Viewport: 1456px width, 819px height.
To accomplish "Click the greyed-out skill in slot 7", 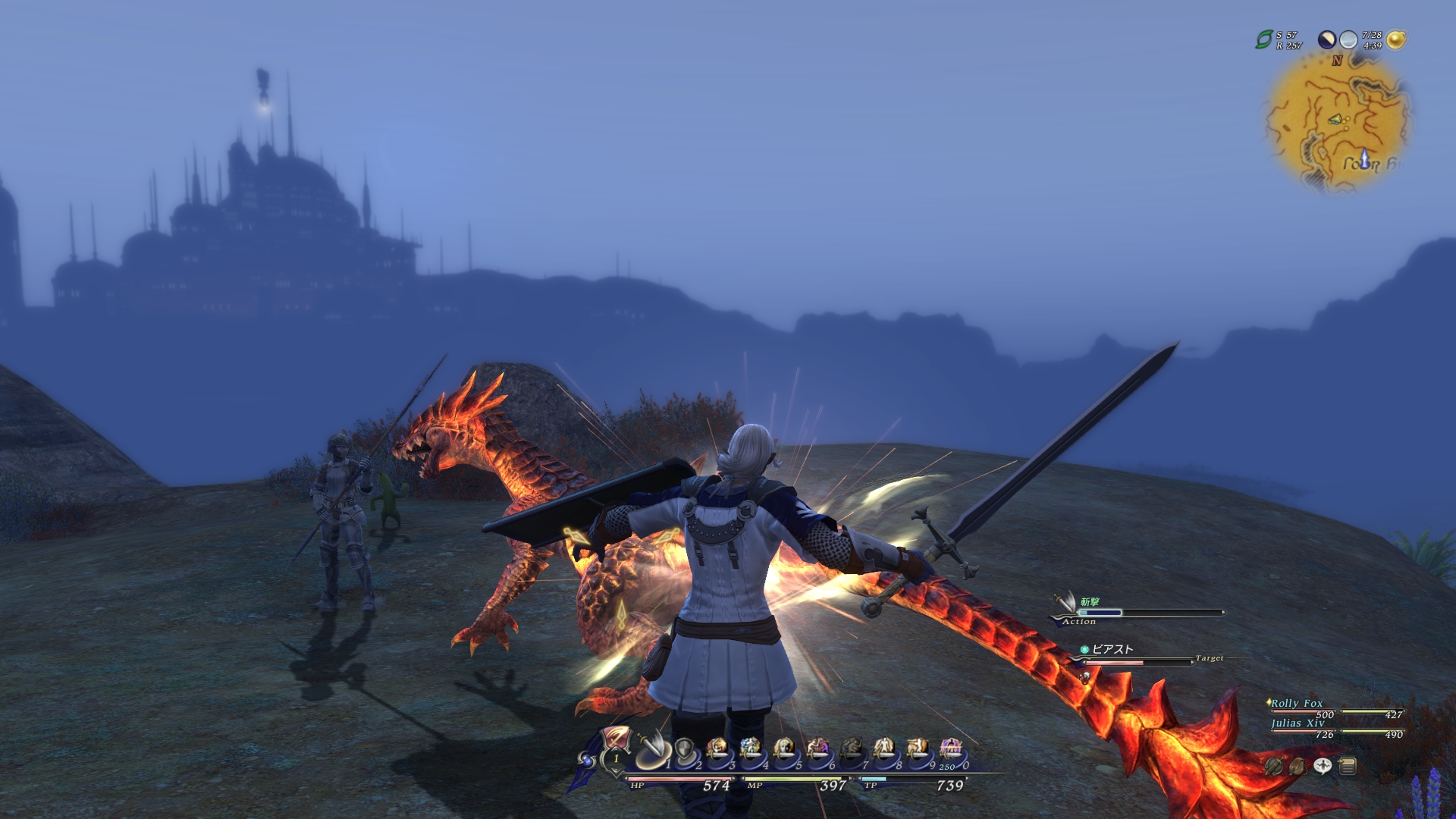I will [851, 750].
